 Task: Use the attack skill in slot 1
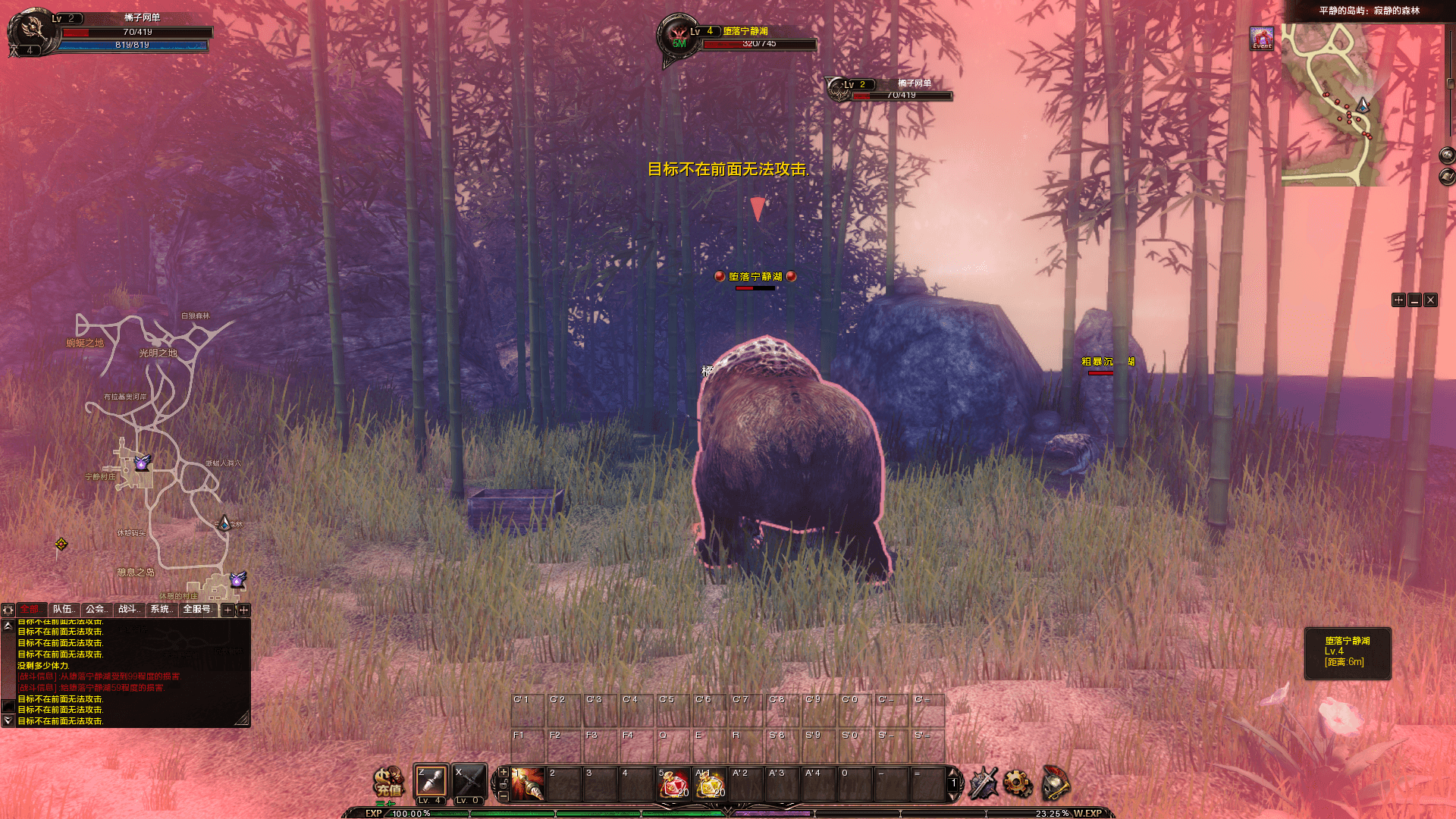click(x=529, y=784)
